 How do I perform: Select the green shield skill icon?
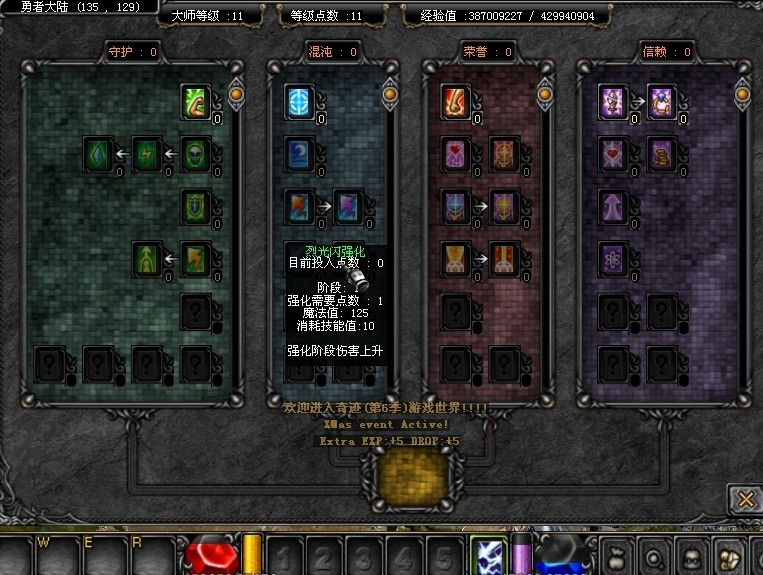[x=196, y=207]
